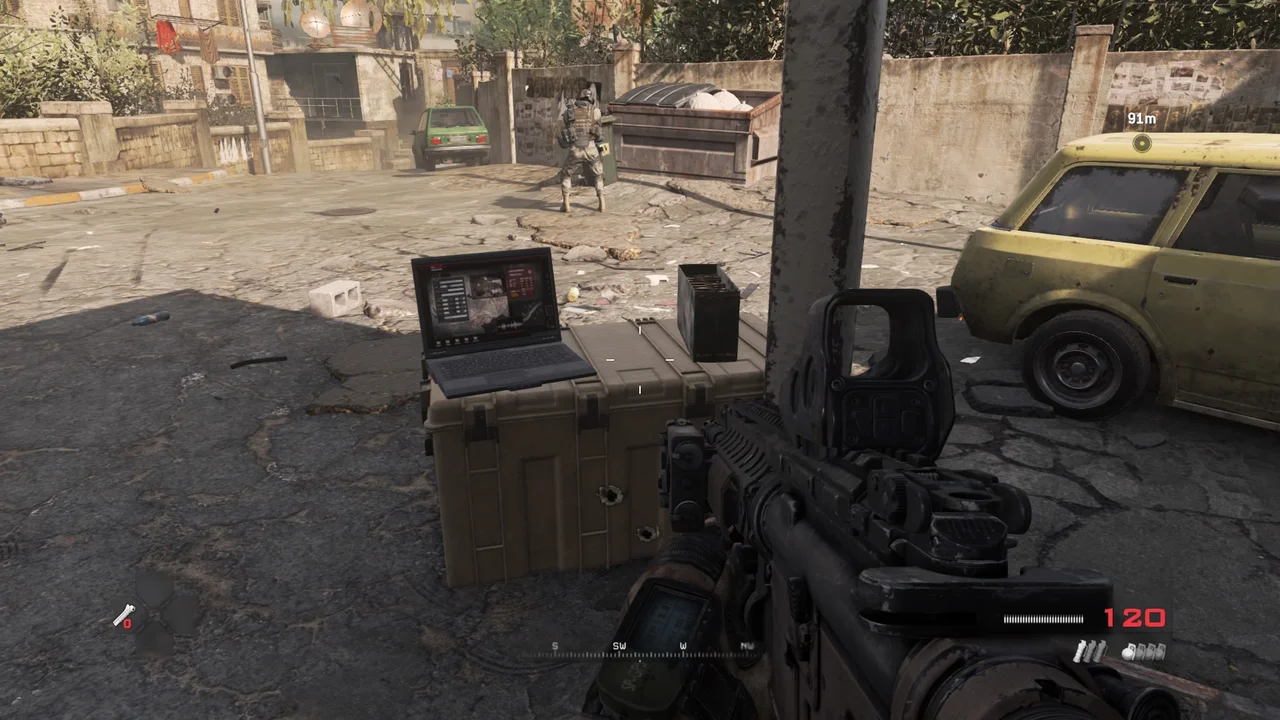Image resolution: width=1280 pixels, height=720 pixels.
Task: Open the laptop taskbar icon row
Action: [x=457, y=341]
